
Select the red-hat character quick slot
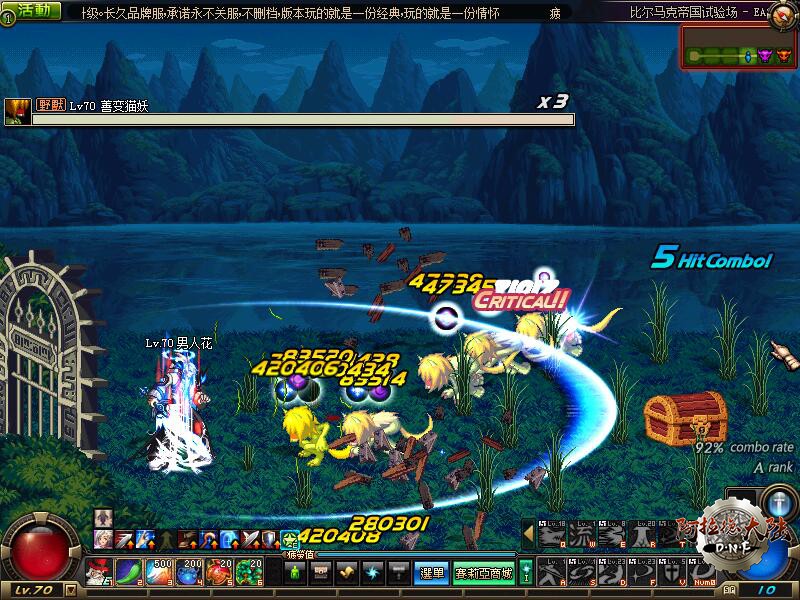[x=101, y=573]
